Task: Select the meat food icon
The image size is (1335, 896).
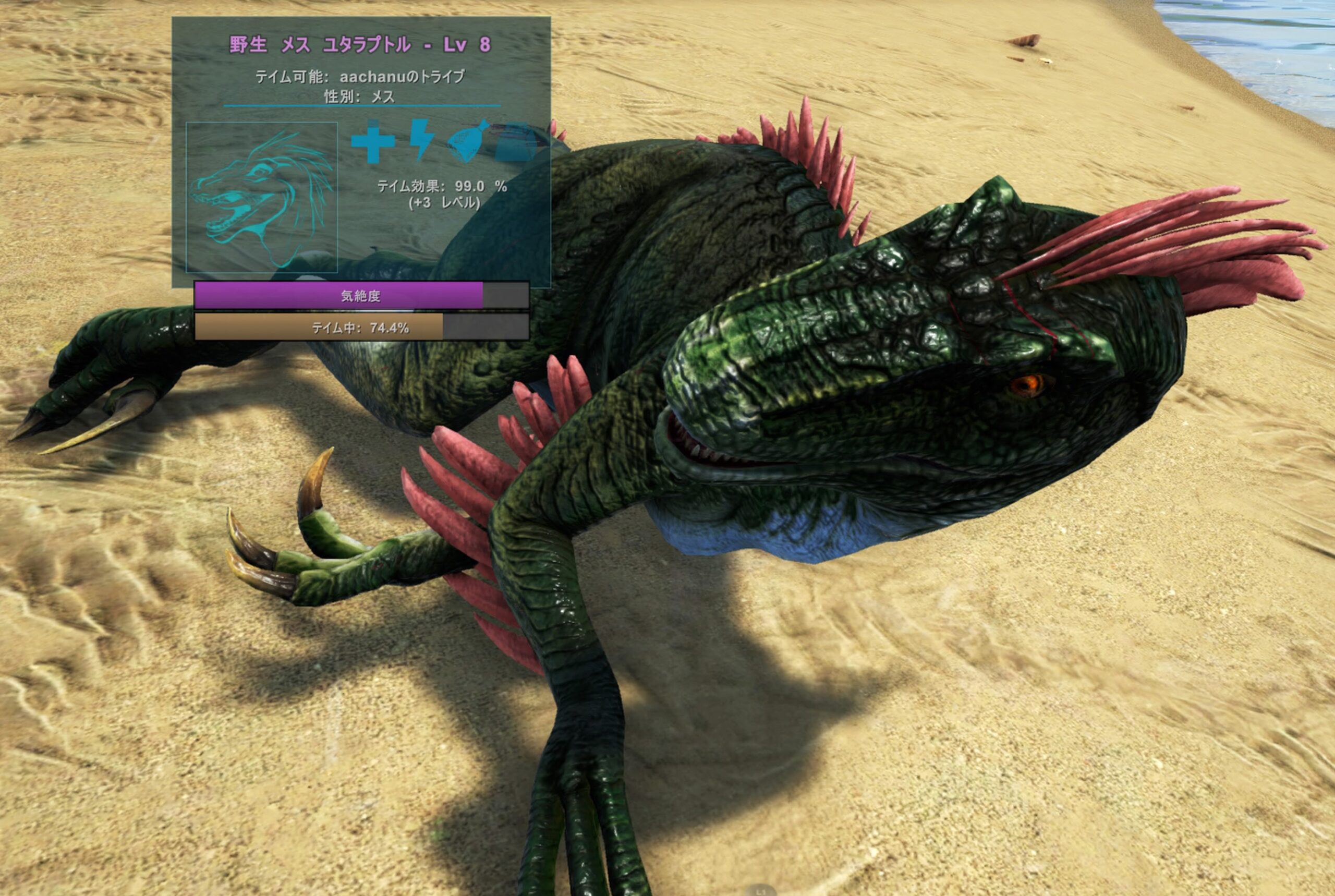Action: click(x=468, y=141)
